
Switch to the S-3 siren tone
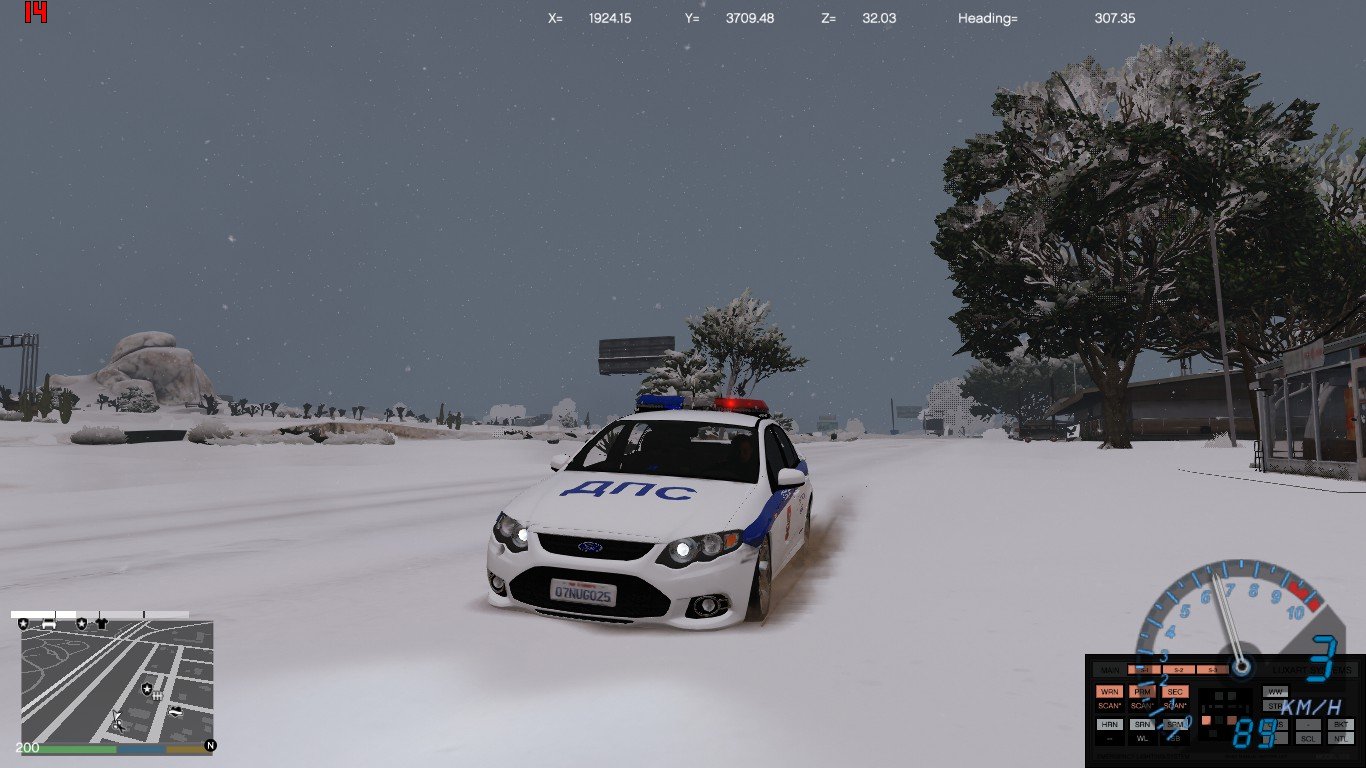click(1211, 669)
